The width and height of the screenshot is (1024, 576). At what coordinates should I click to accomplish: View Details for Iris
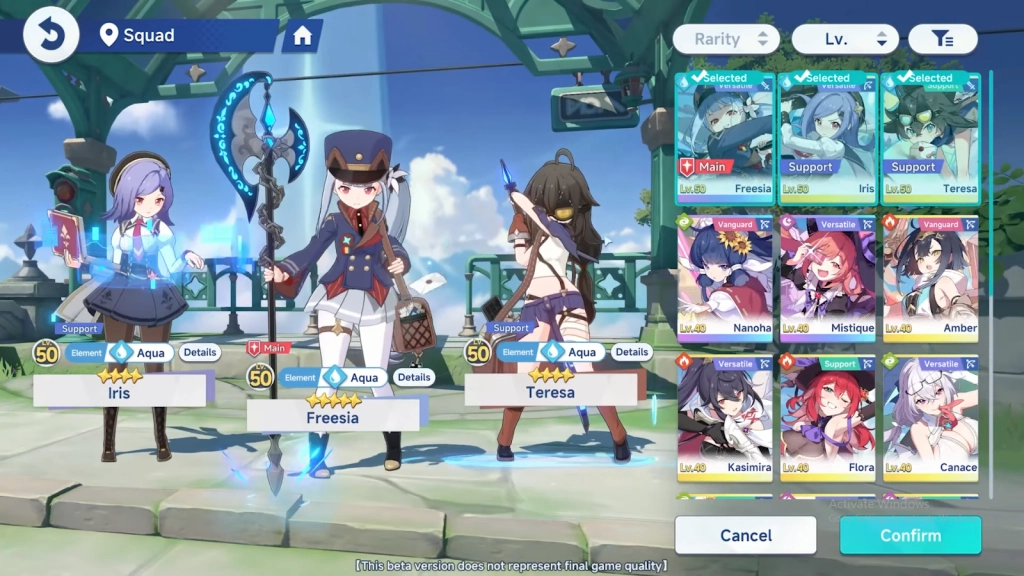200,352
